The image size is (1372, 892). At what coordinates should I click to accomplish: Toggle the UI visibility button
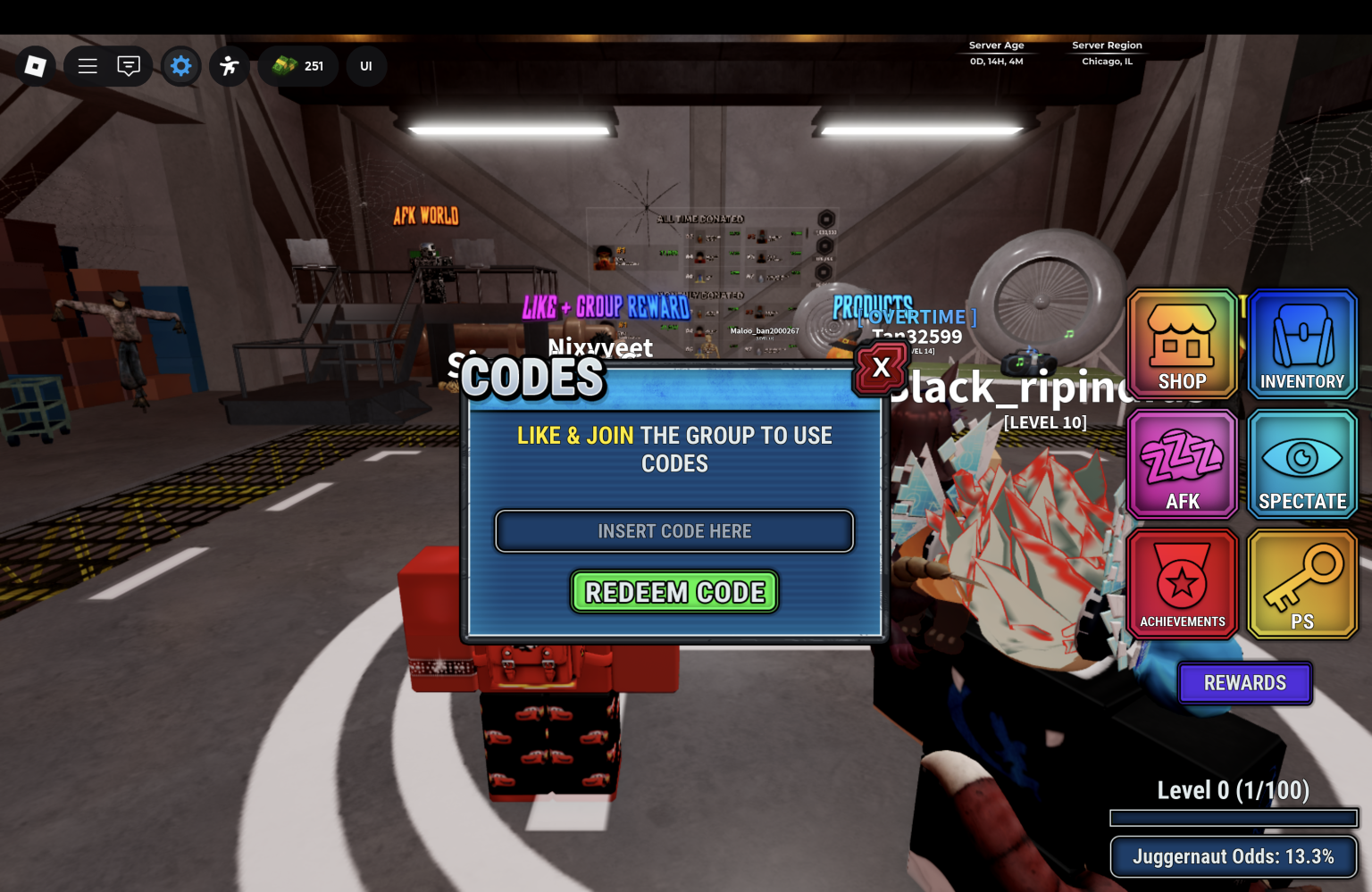click(x=366, y=66)
